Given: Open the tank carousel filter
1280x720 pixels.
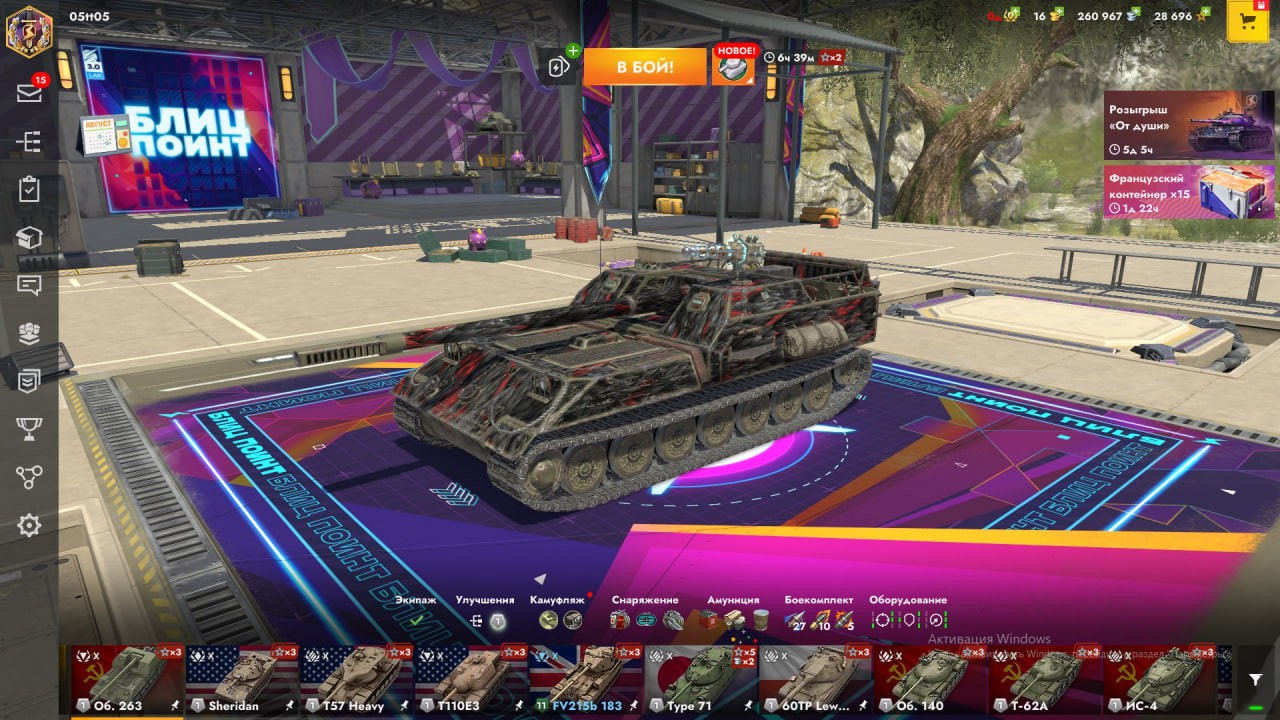Looking at the screenshot, I should 1255,680.
